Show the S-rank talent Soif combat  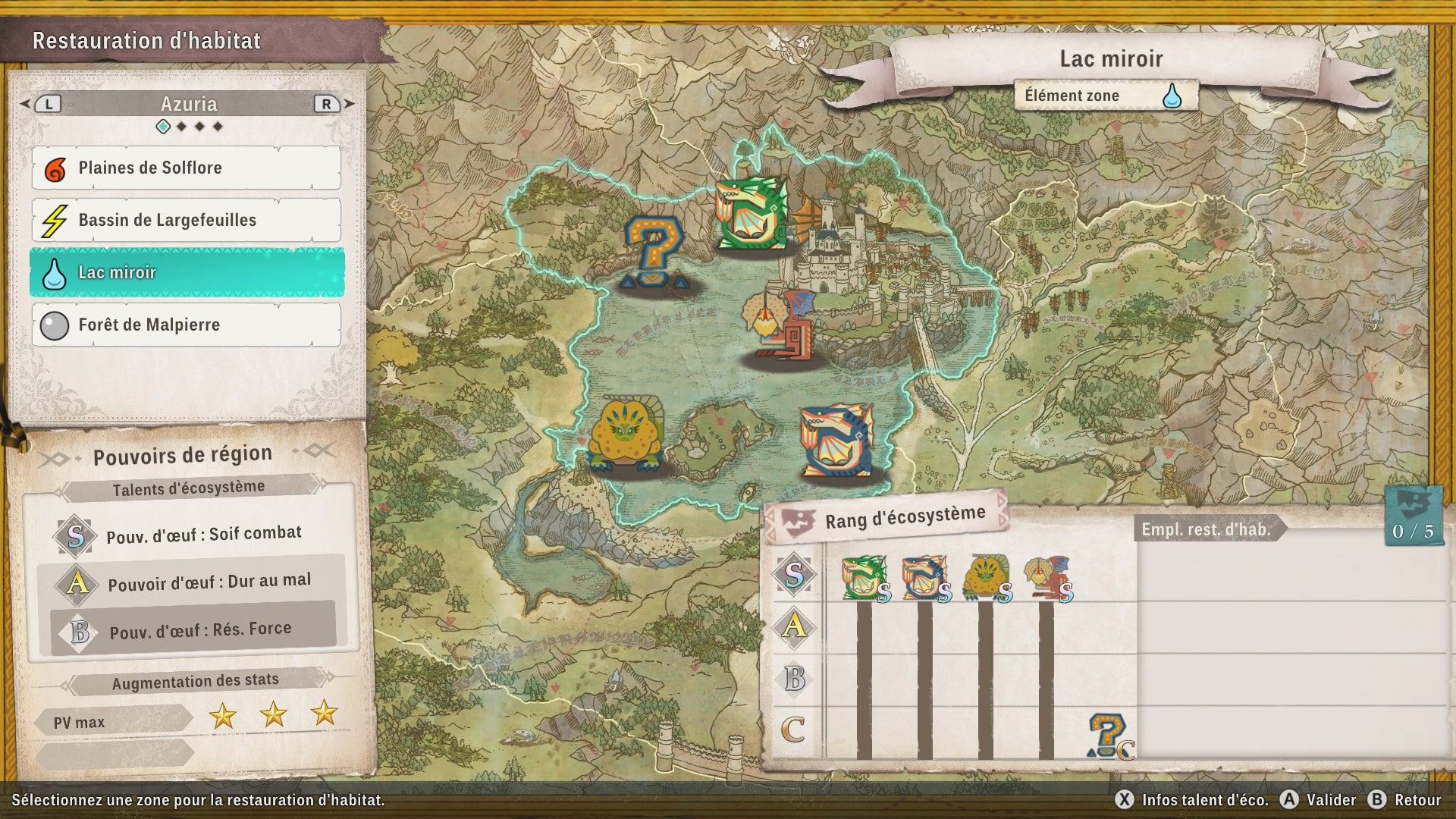(x=203, y=535)
